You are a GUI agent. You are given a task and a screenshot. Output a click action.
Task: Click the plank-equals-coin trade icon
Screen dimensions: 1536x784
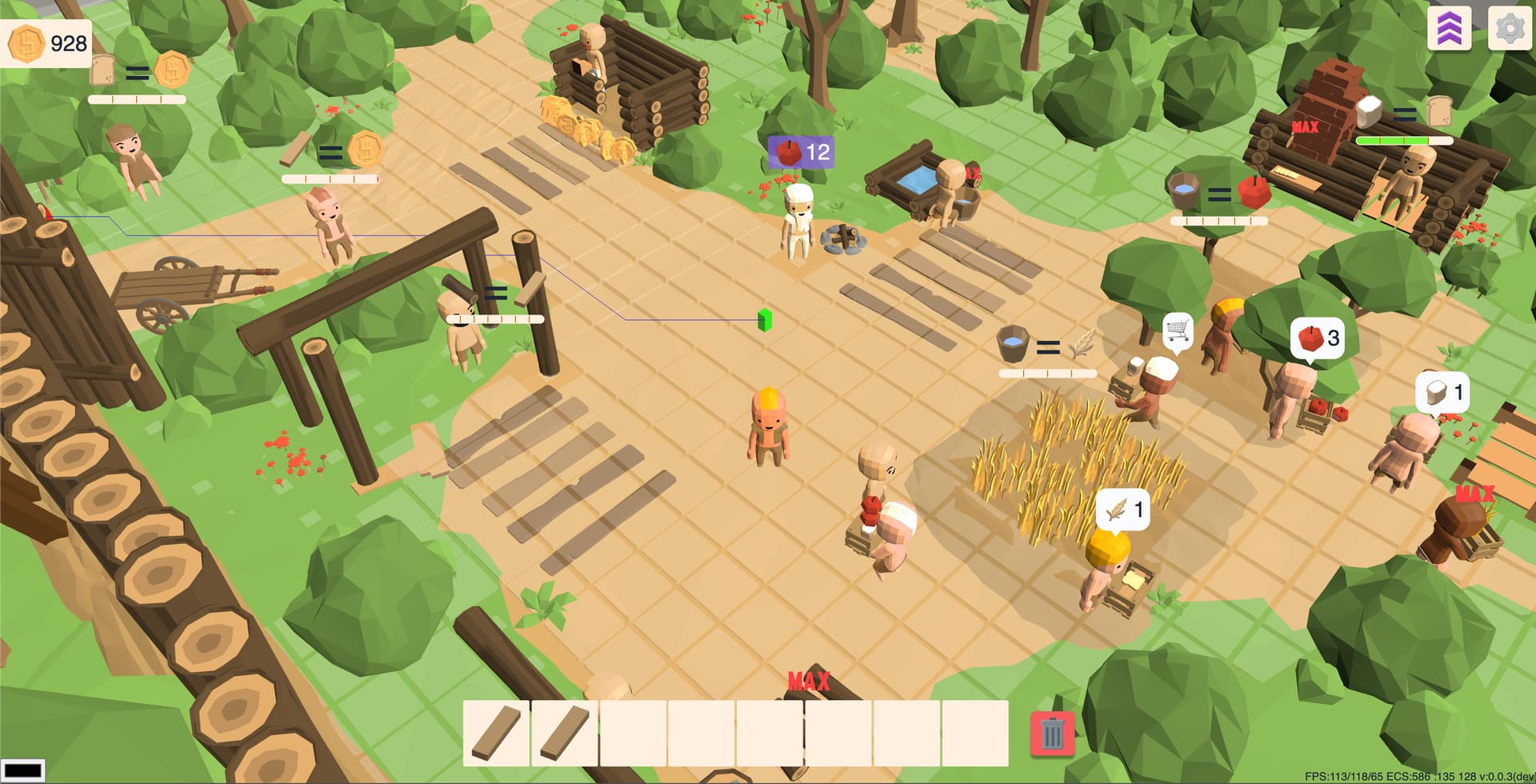(330, 150)
